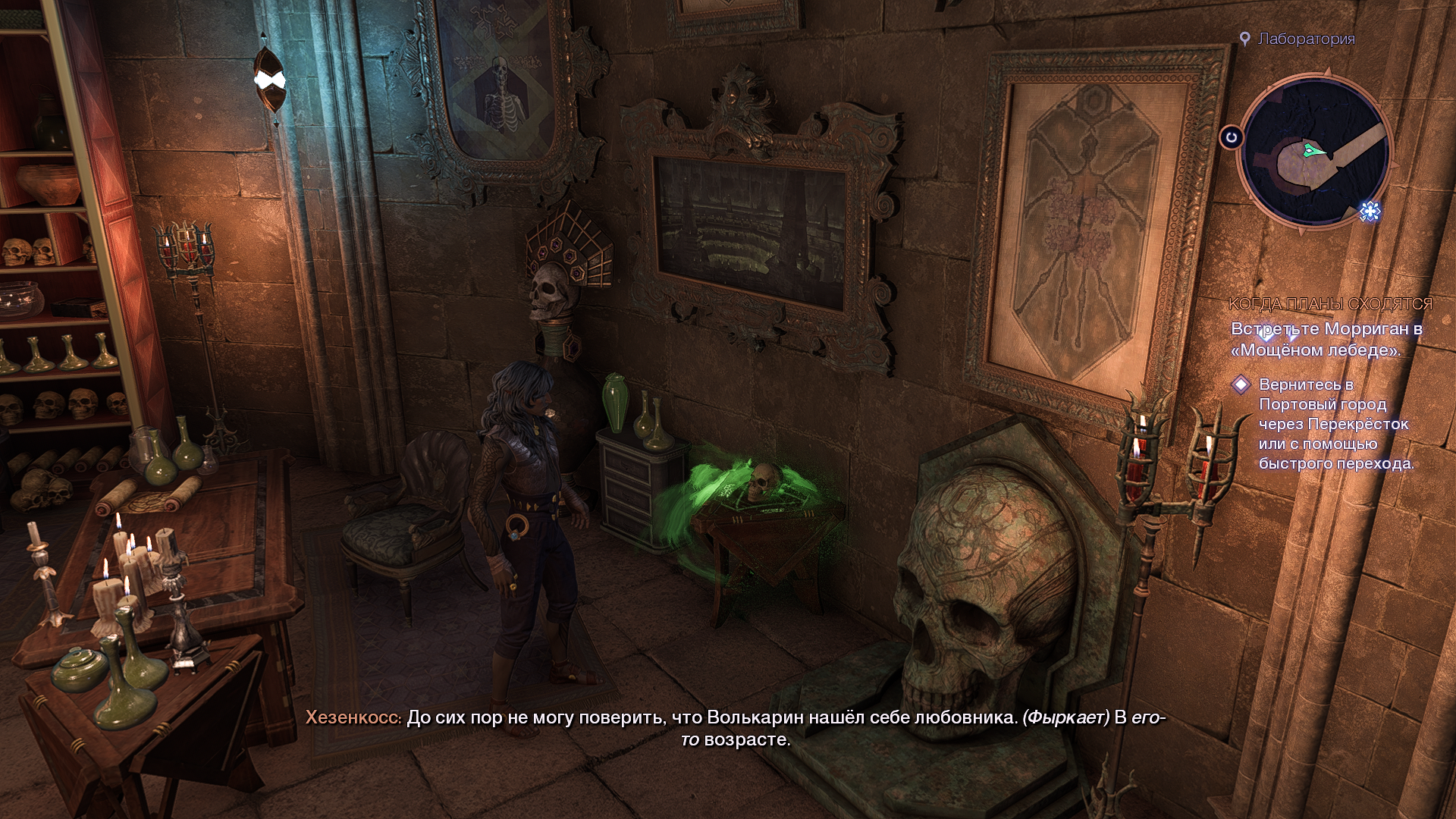Click the Лаборатория location label
The image size is (1456, 819).
tap(1306, 39)
